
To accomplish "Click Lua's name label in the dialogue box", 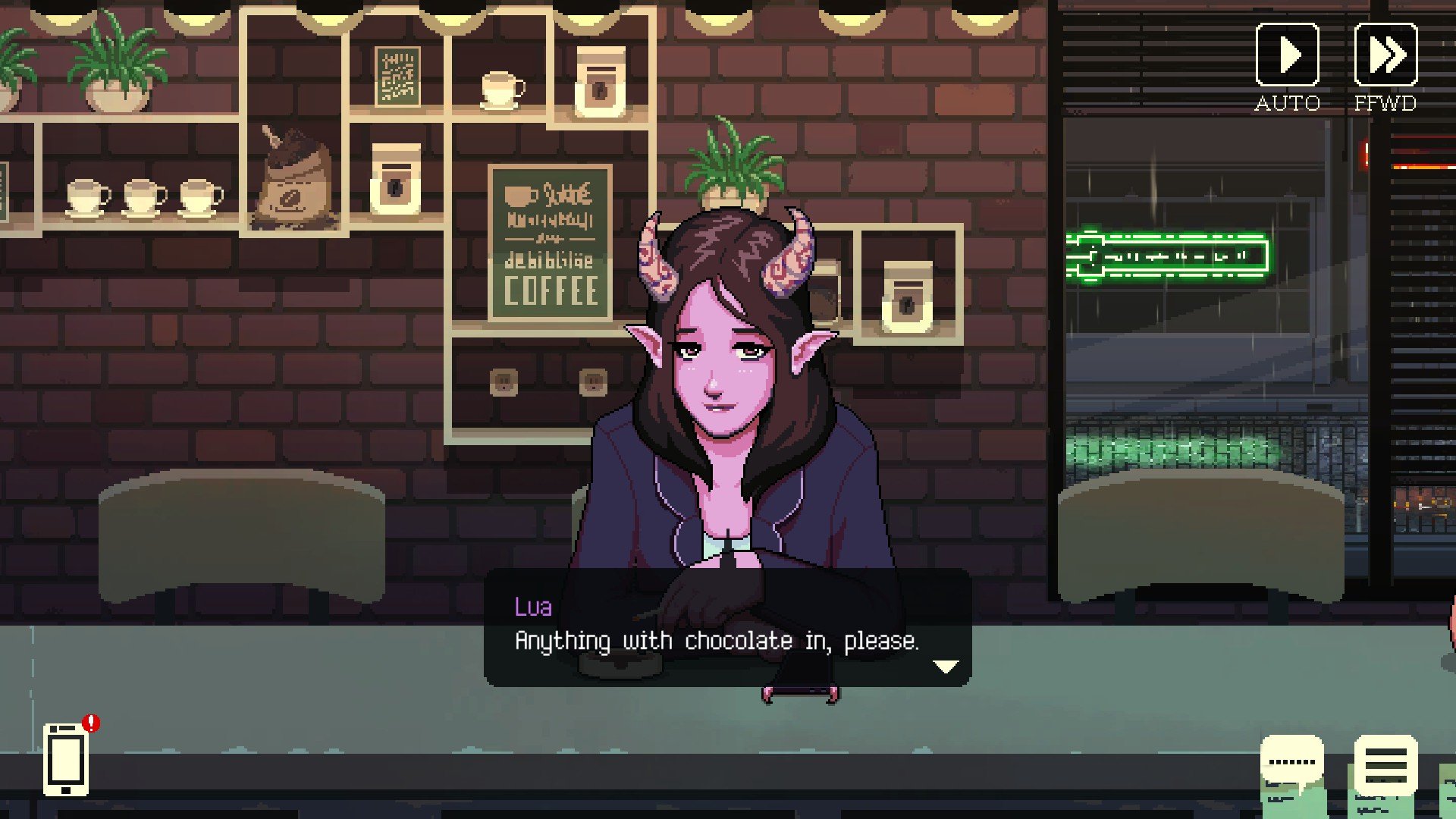I will (535, 607).
